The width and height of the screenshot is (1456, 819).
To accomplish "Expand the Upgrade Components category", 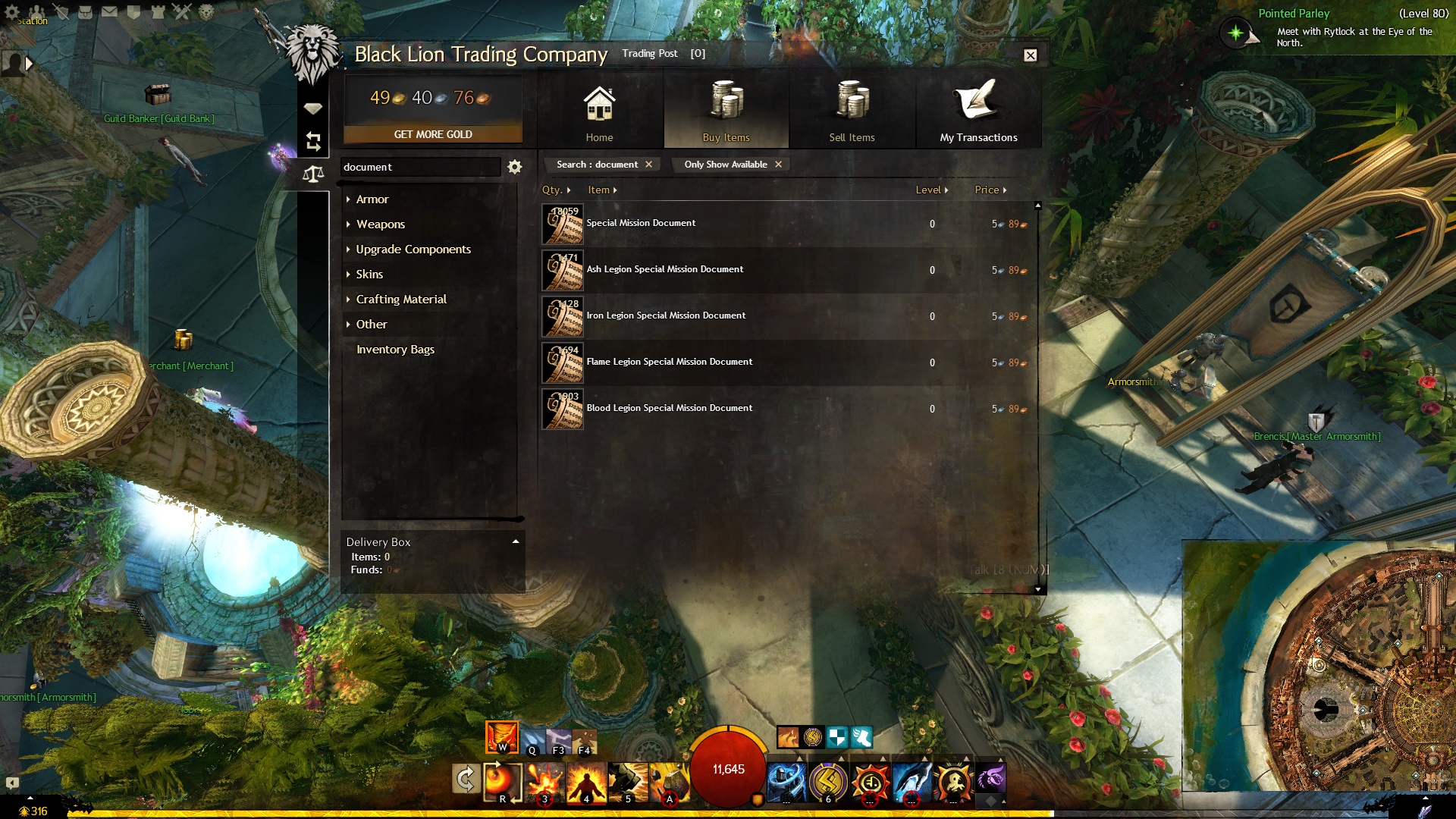I will [413, 249].
